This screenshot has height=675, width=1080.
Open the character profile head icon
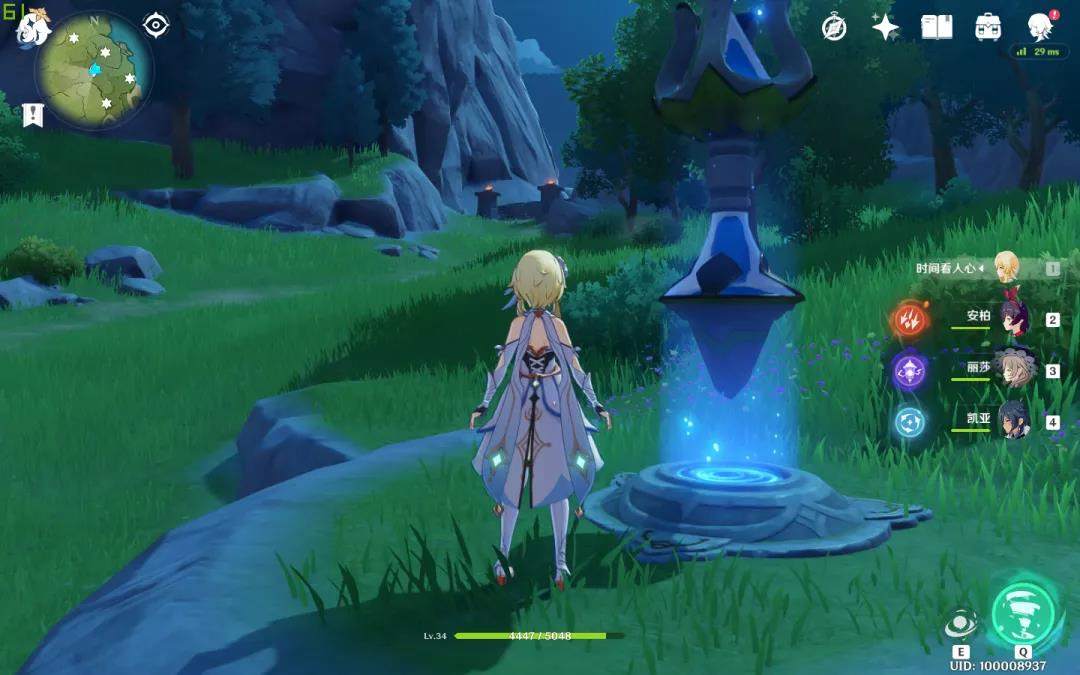pos(1041,27)
